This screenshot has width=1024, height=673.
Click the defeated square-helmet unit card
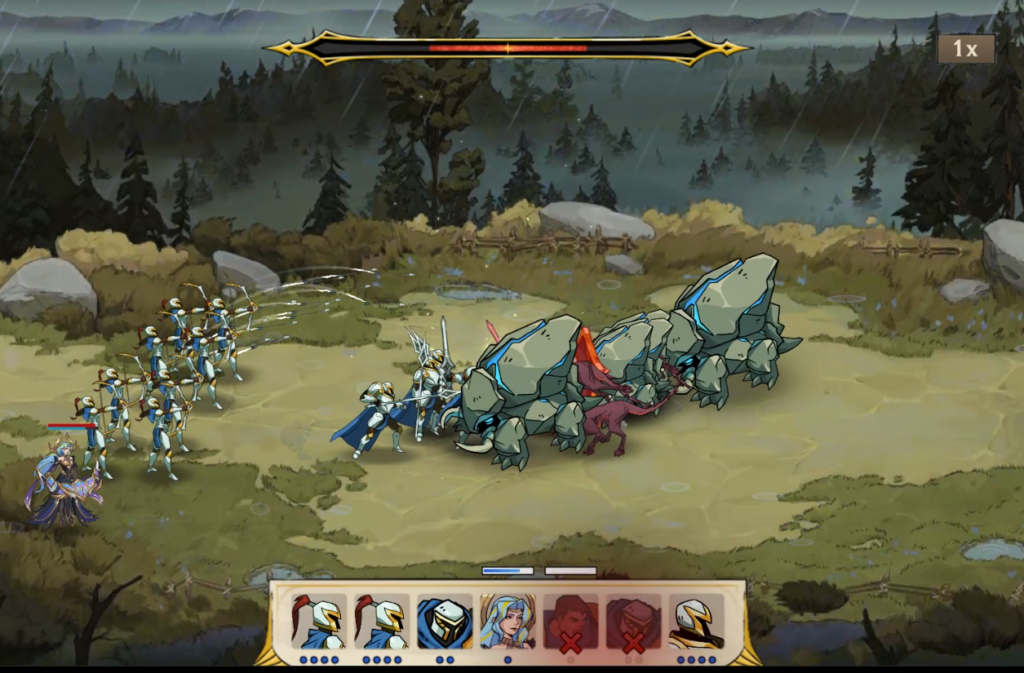point(633,622)
